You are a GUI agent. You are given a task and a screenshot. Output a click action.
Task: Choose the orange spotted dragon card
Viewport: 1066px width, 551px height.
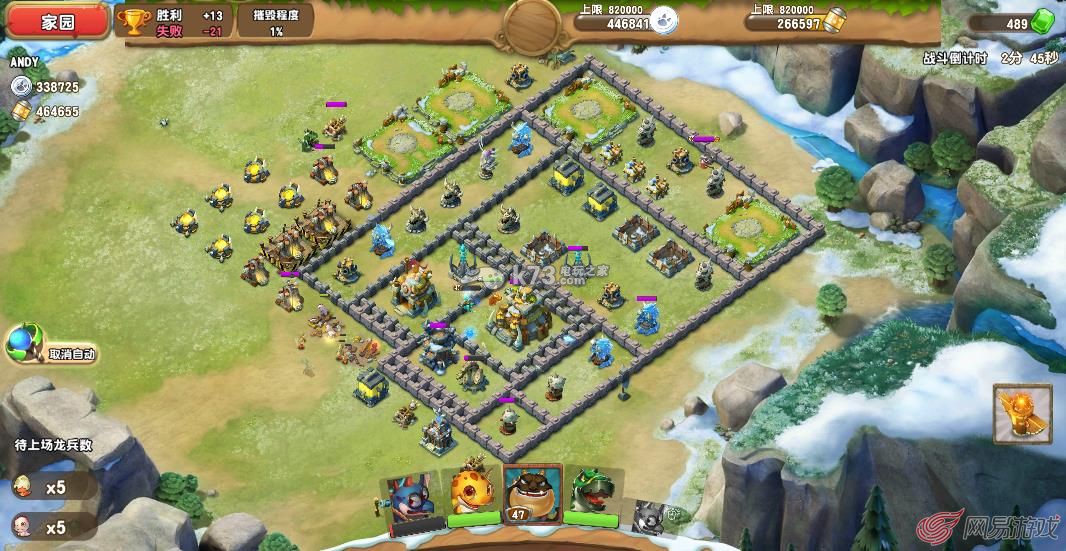473,494
